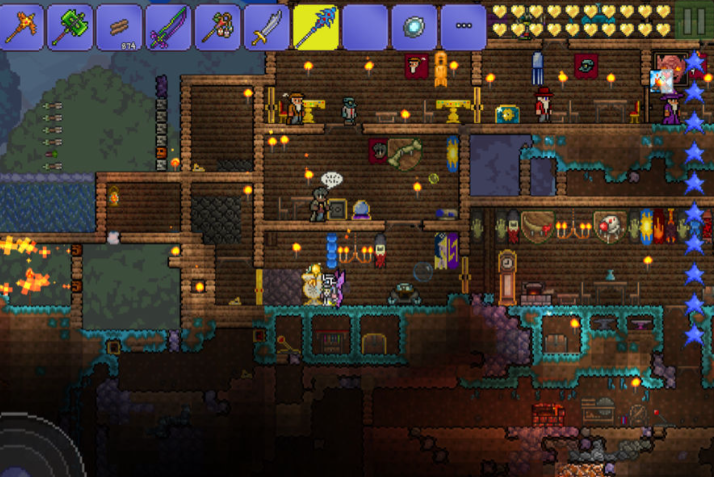Select the green hammer hotbar slot
714x477 pixels.
72,27
